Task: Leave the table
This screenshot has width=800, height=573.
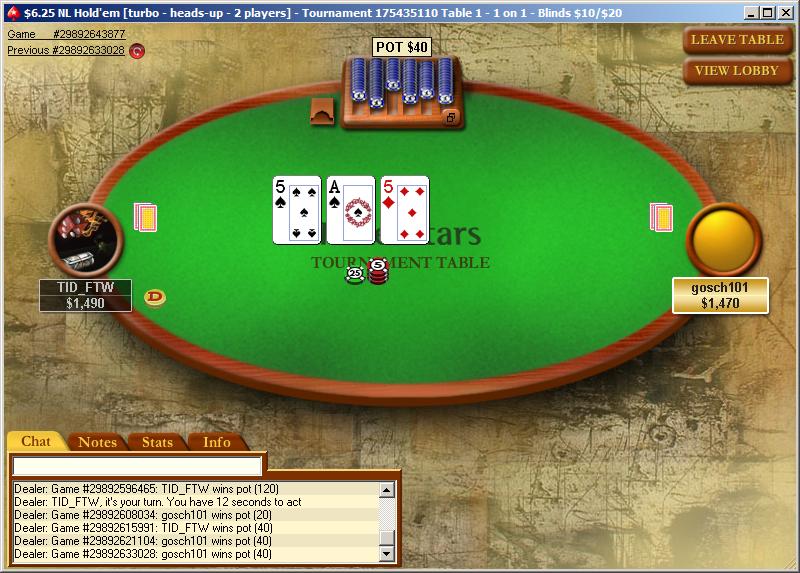Action: tap(737, 40)
